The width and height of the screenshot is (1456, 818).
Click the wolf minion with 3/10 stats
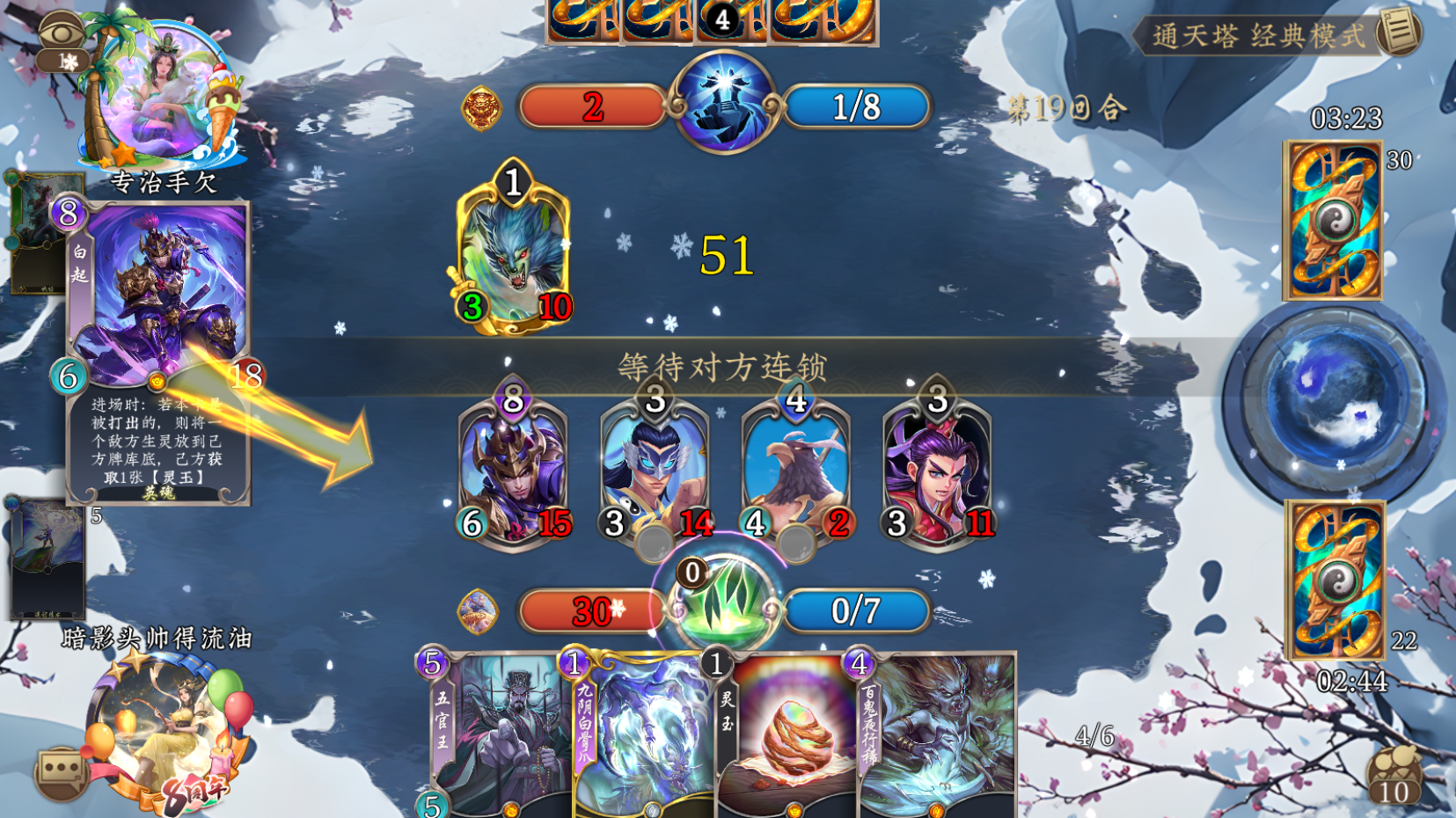click(511, 255)
